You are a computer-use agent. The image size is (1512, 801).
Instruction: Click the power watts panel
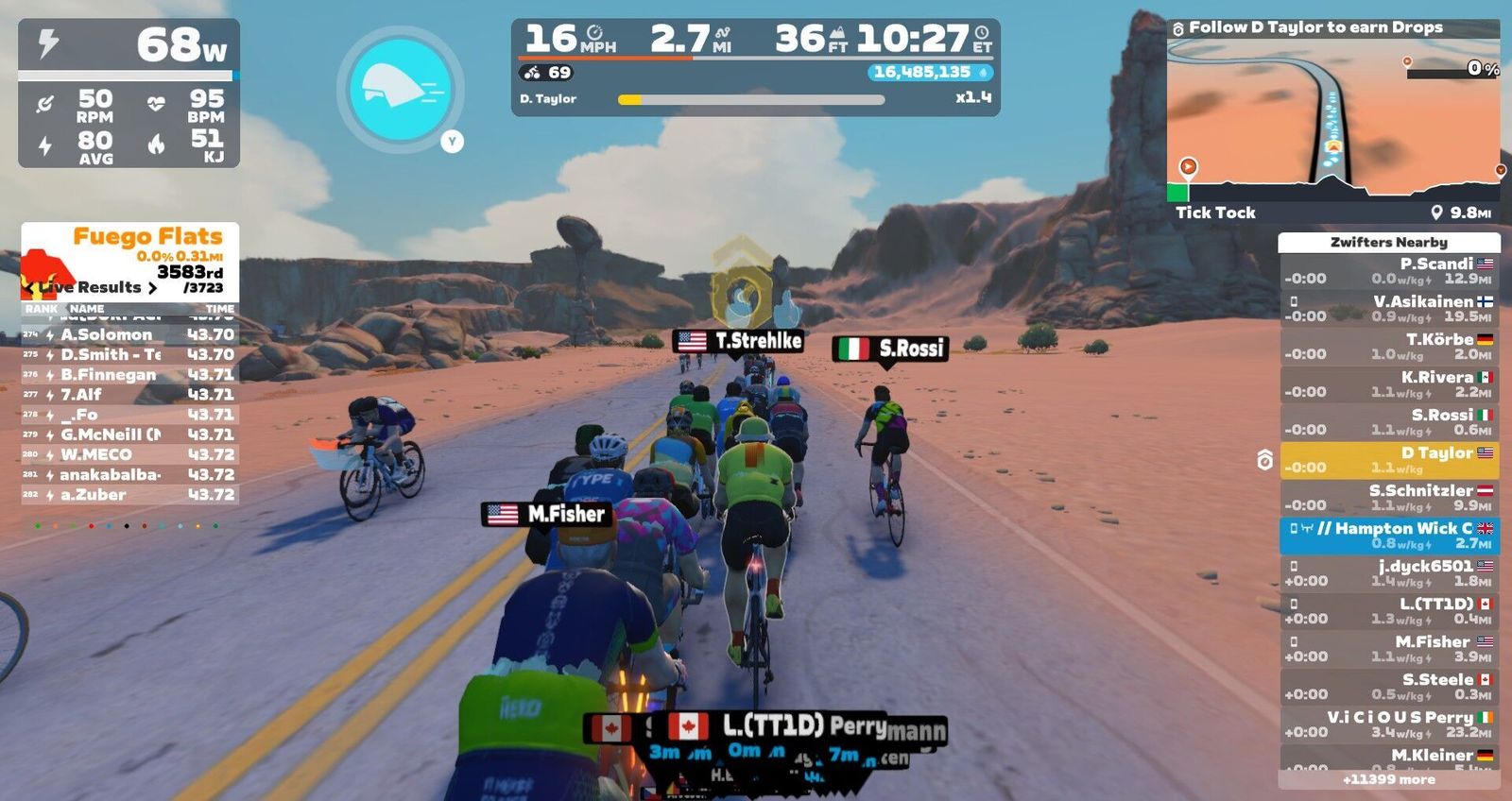tap(129, 45)
